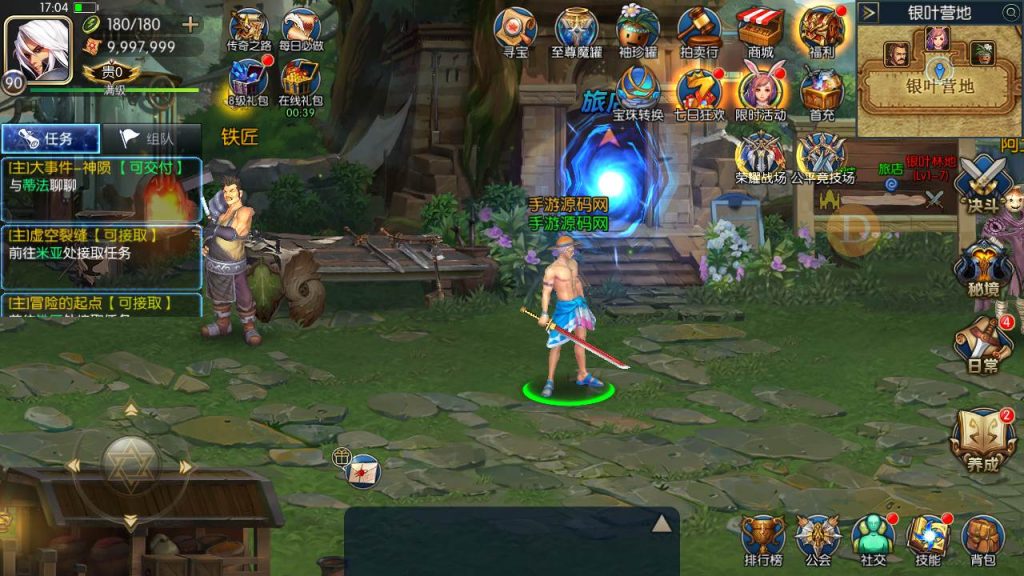Switch to the 组队 team tab
Viewport: 1024px width, 576px height.
pos(150,139)
